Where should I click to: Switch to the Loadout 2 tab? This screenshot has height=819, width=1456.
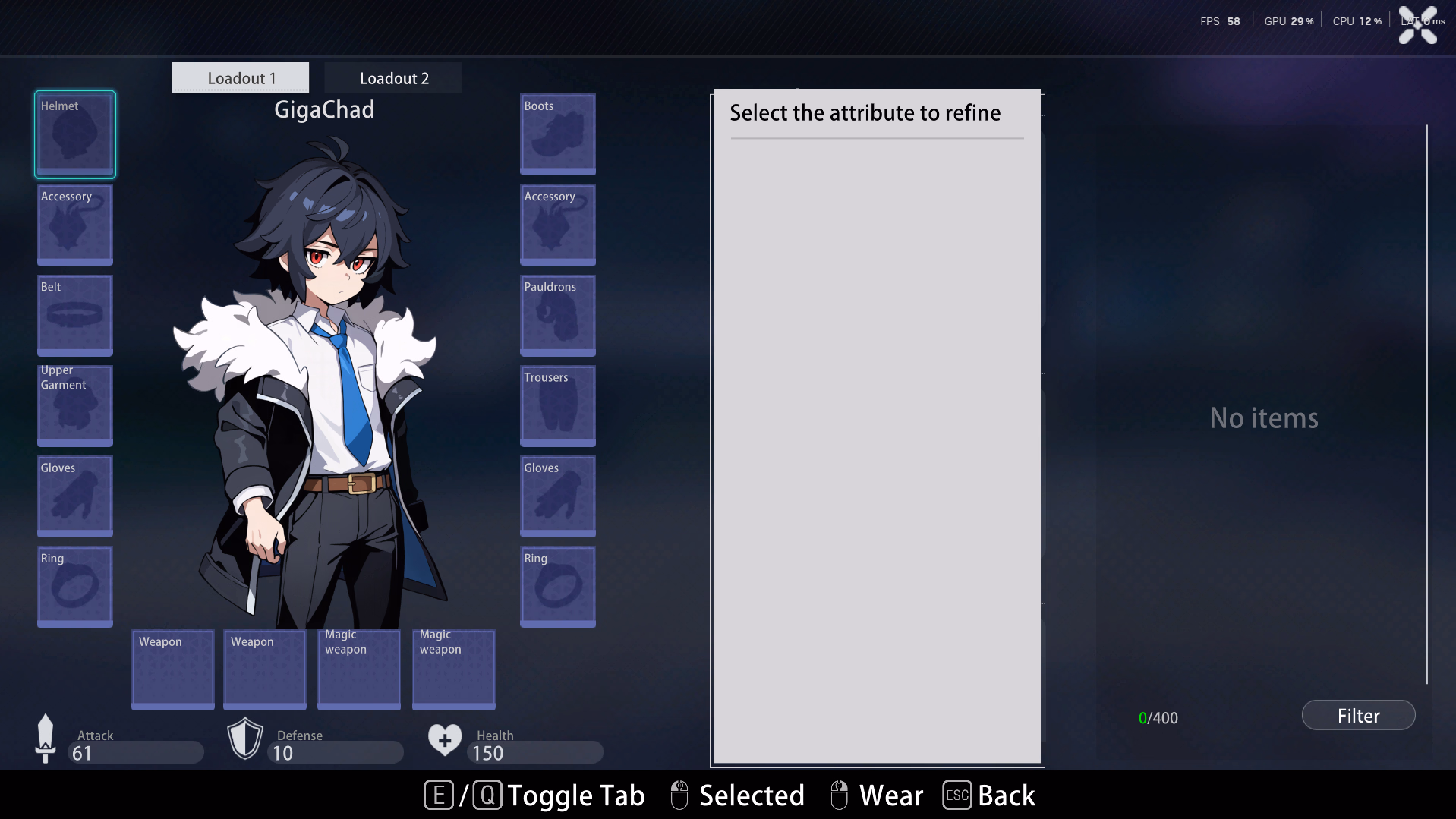[393, 78]
